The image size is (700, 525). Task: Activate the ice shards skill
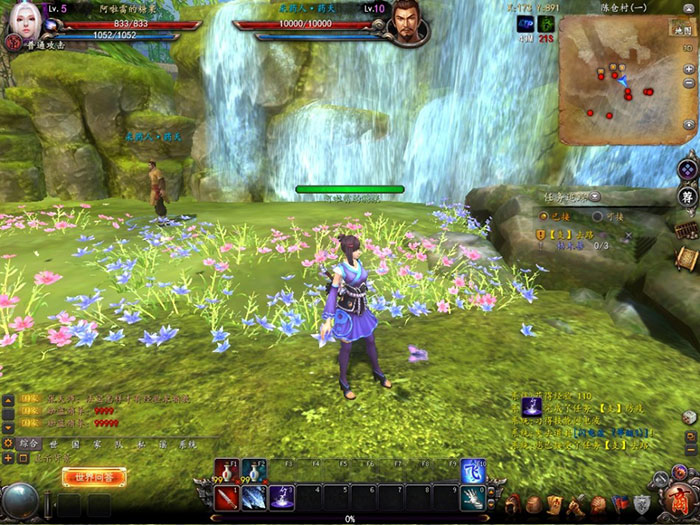click(252, 497)
